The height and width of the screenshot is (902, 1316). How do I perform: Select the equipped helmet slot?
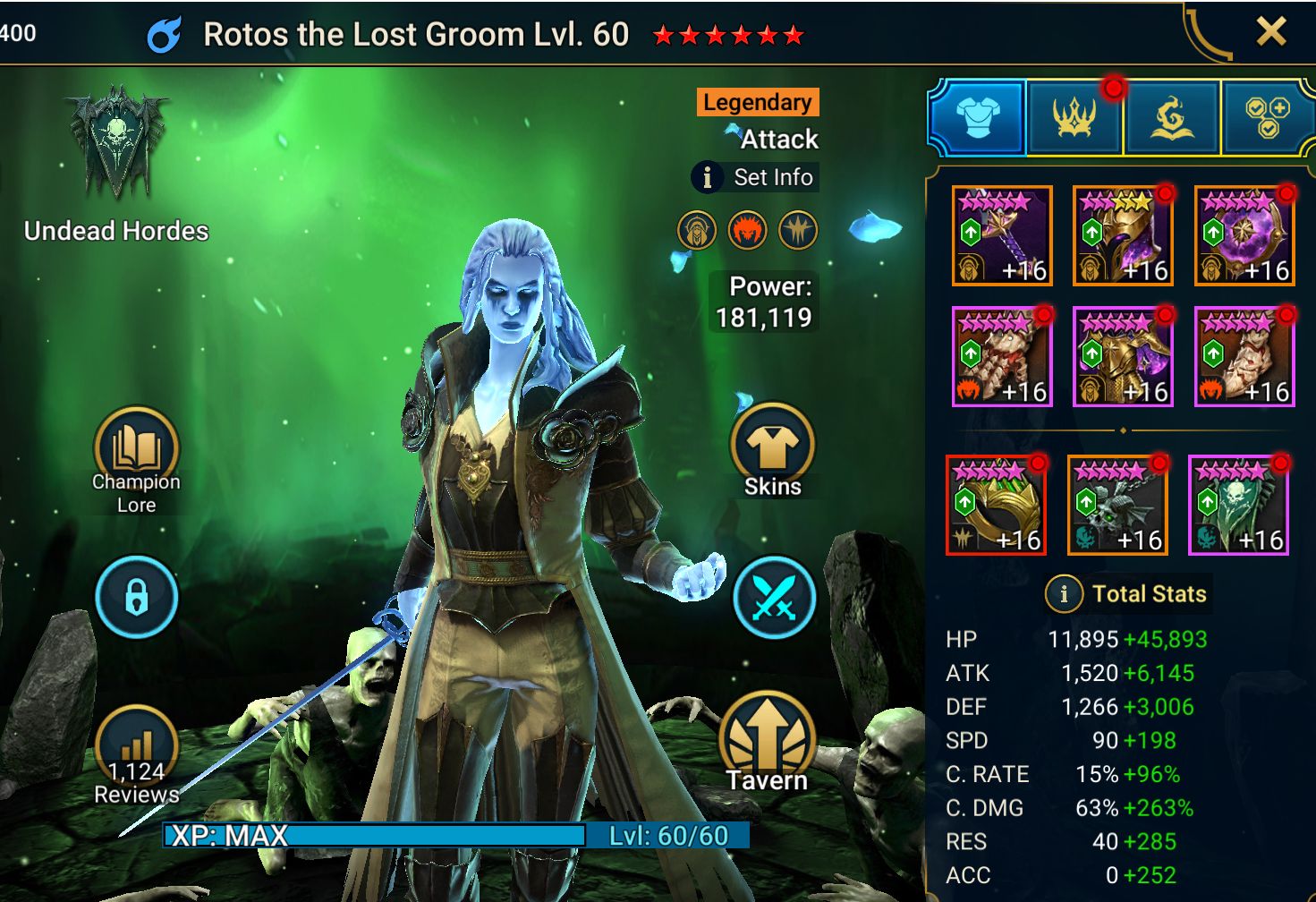(1123, 235)
